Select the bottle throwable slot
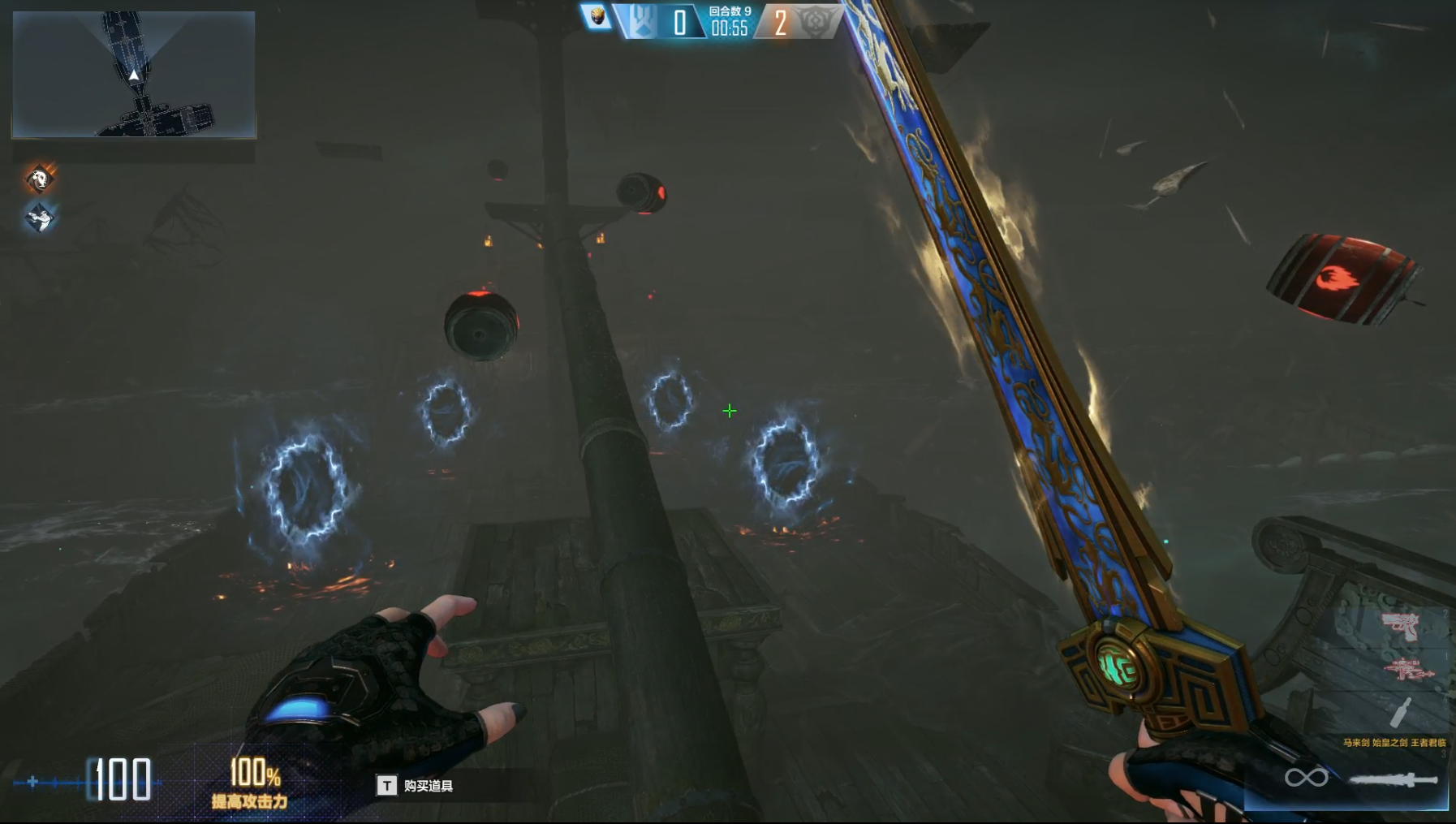This screenshot has height=824, width=1456. (1402, 712)
